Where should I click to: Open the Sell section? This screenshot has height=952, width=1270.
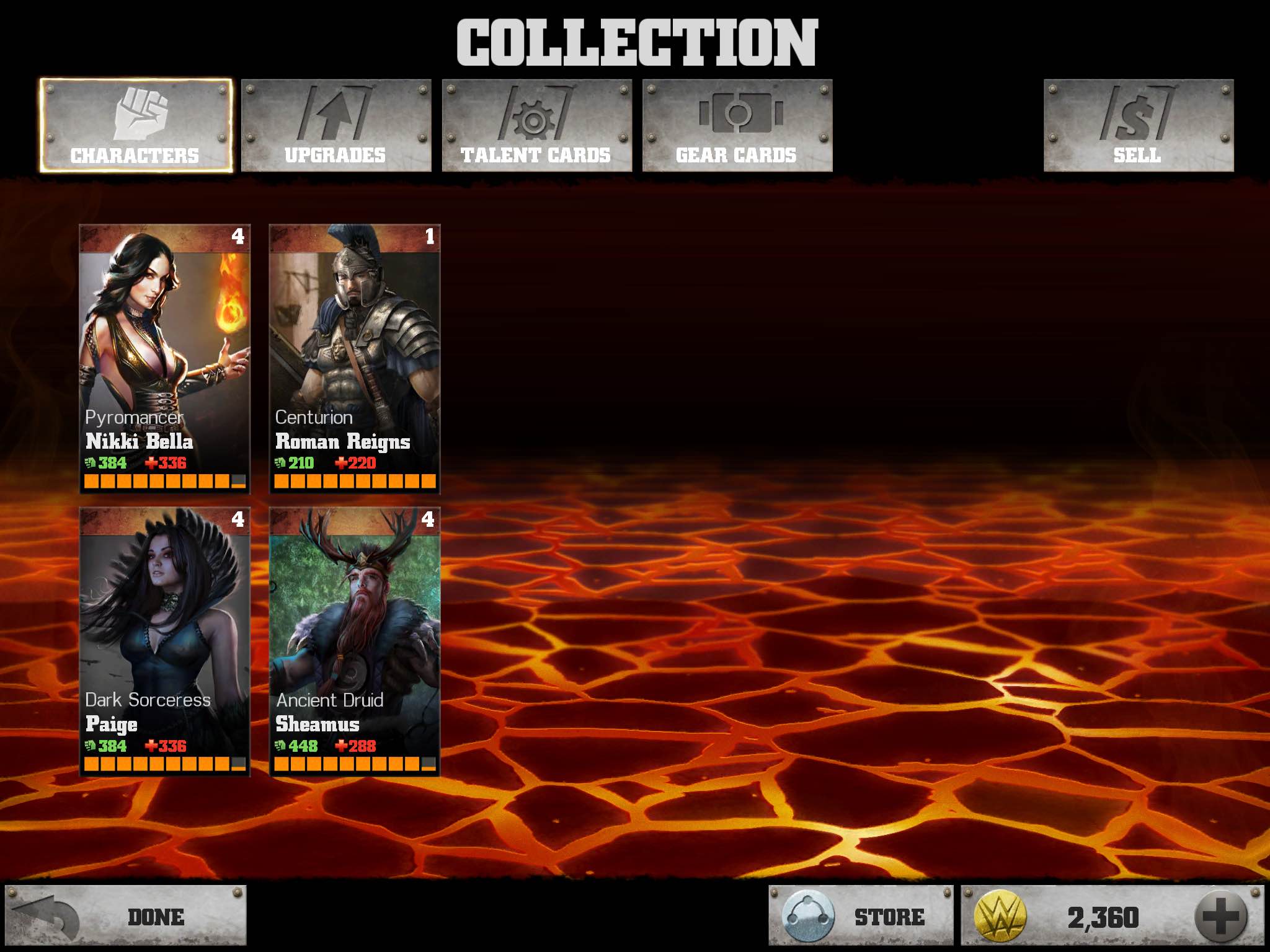click(x=1138, y=126)
